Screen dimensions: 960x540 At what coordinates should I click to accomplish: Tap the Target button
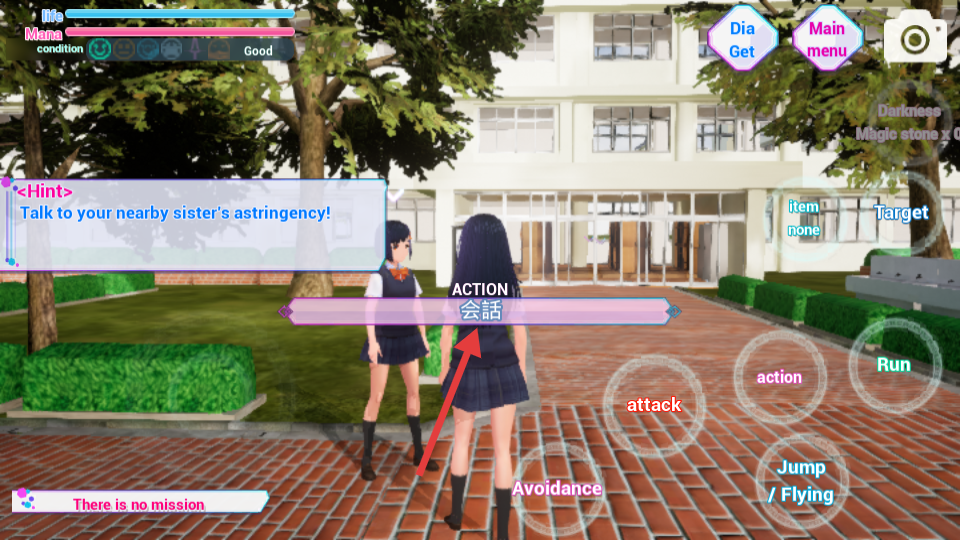point(901,212)
